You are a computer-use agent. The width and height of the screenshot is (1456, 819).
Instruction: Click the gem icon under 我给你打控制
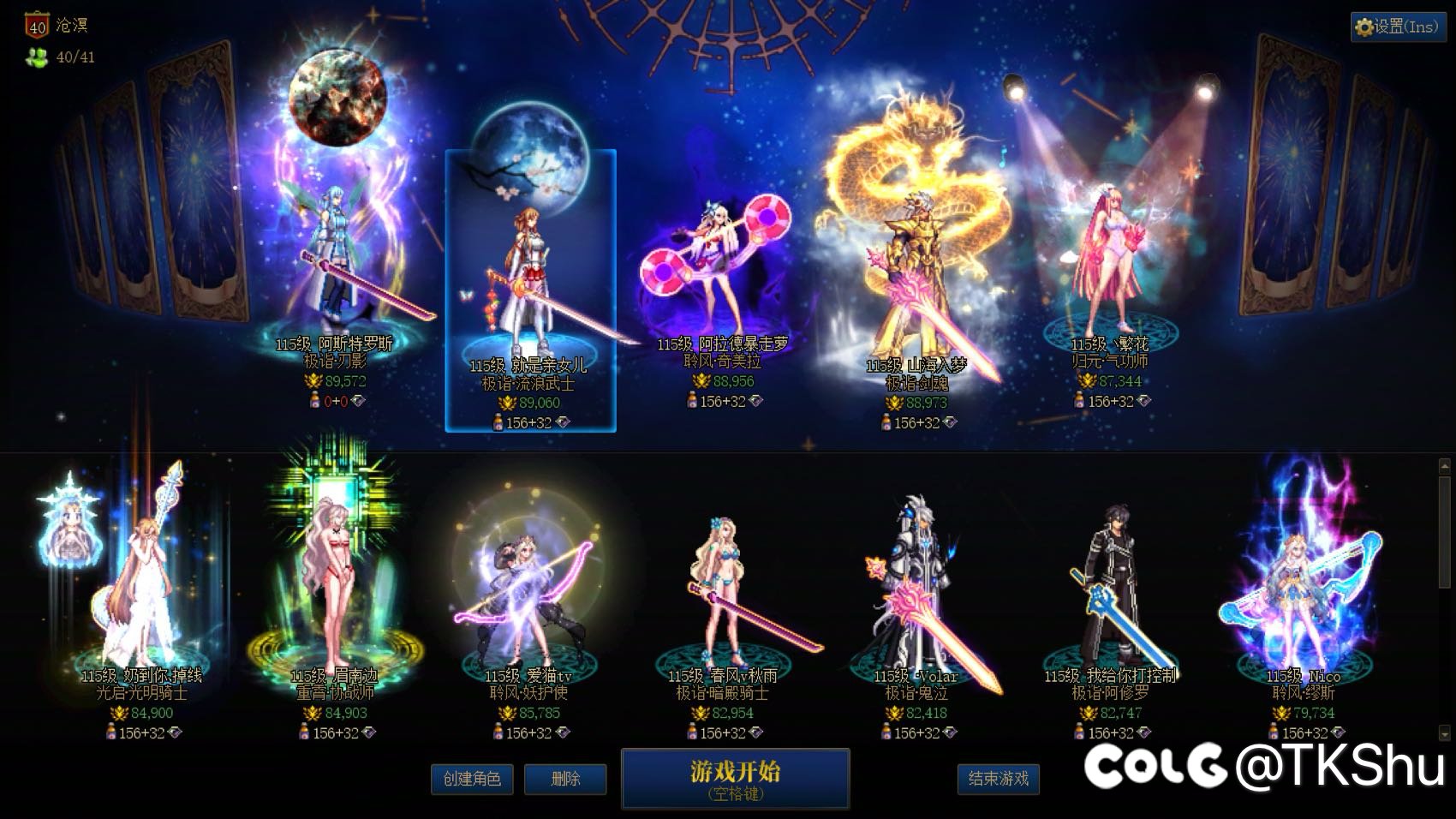coord(1145,732)
